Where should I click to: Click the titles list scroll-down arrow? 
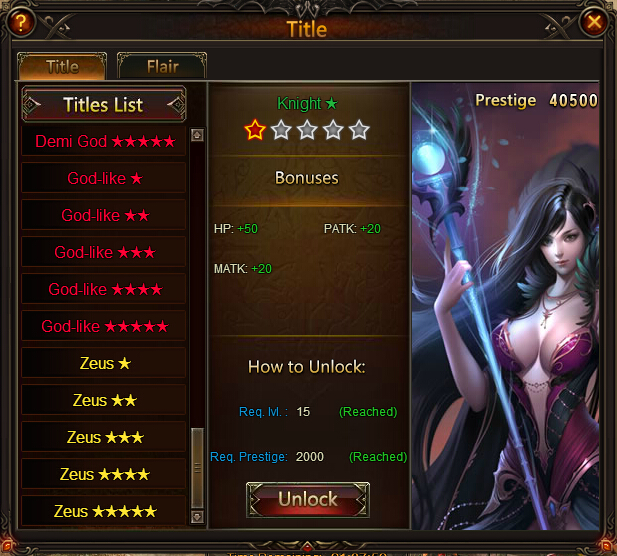pyautogui.click(x=197, y=517)
